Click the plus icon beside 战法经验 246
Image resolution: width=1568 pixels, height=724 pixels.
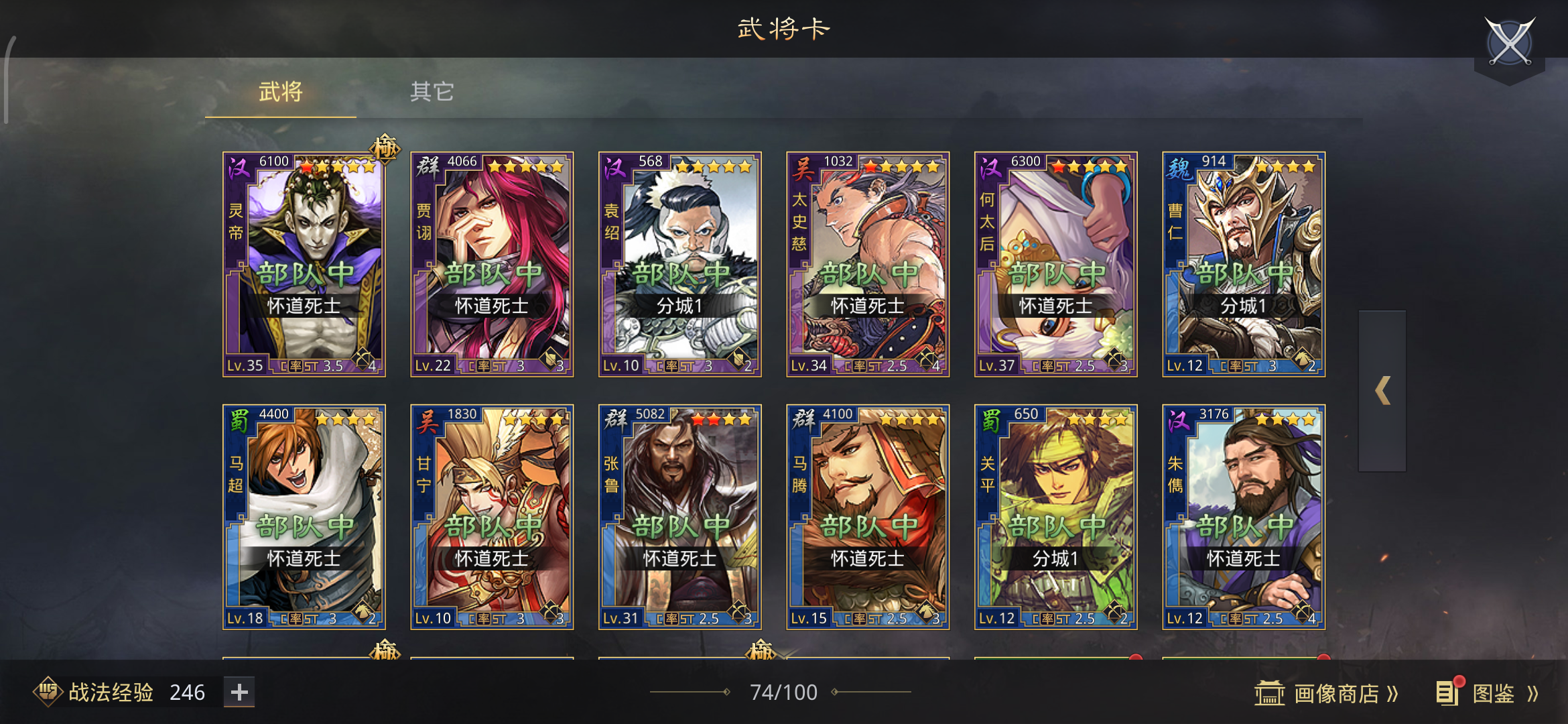(239, 691)
